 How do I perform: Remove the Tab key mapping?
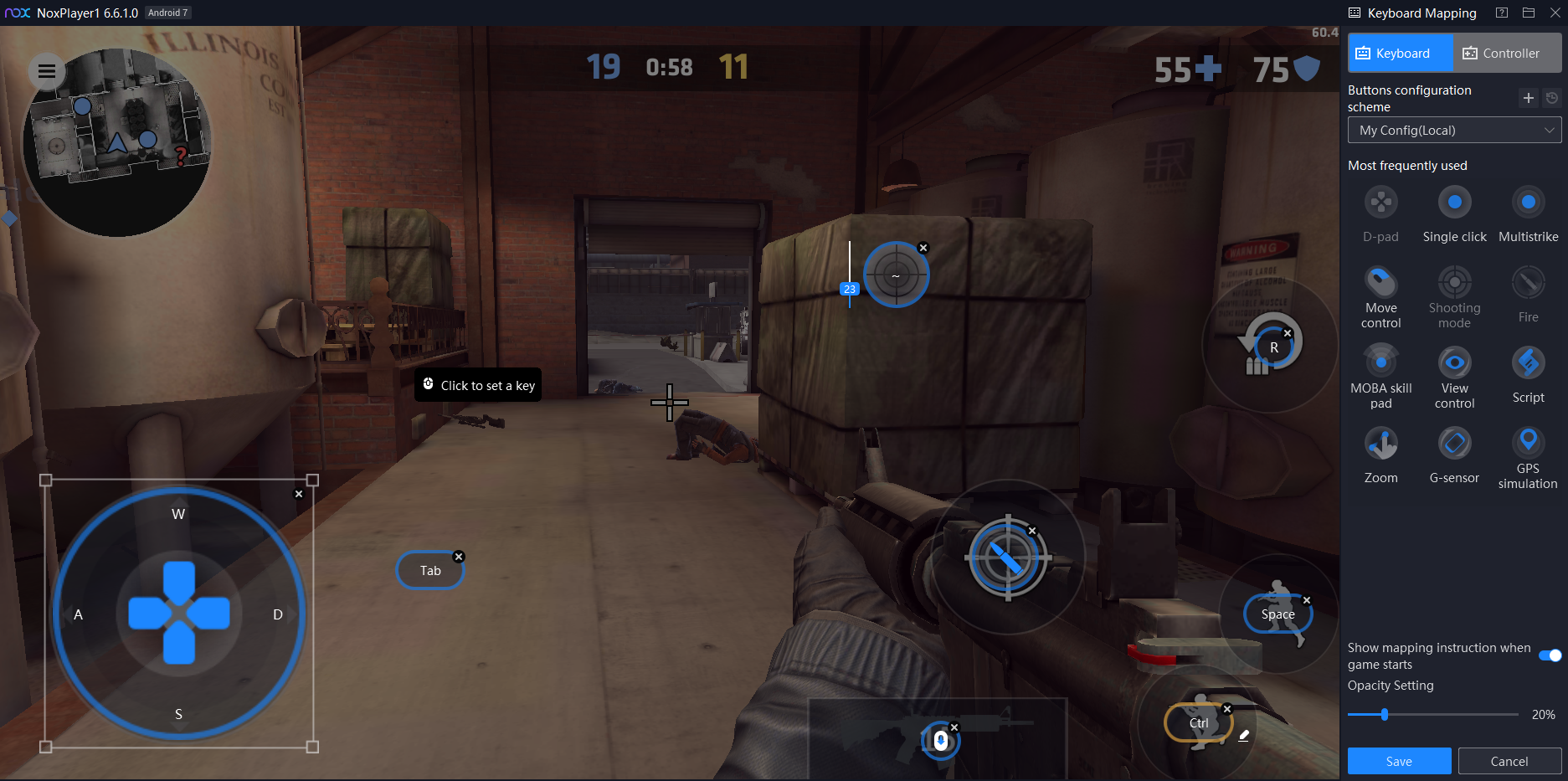(x=459, y=557)
